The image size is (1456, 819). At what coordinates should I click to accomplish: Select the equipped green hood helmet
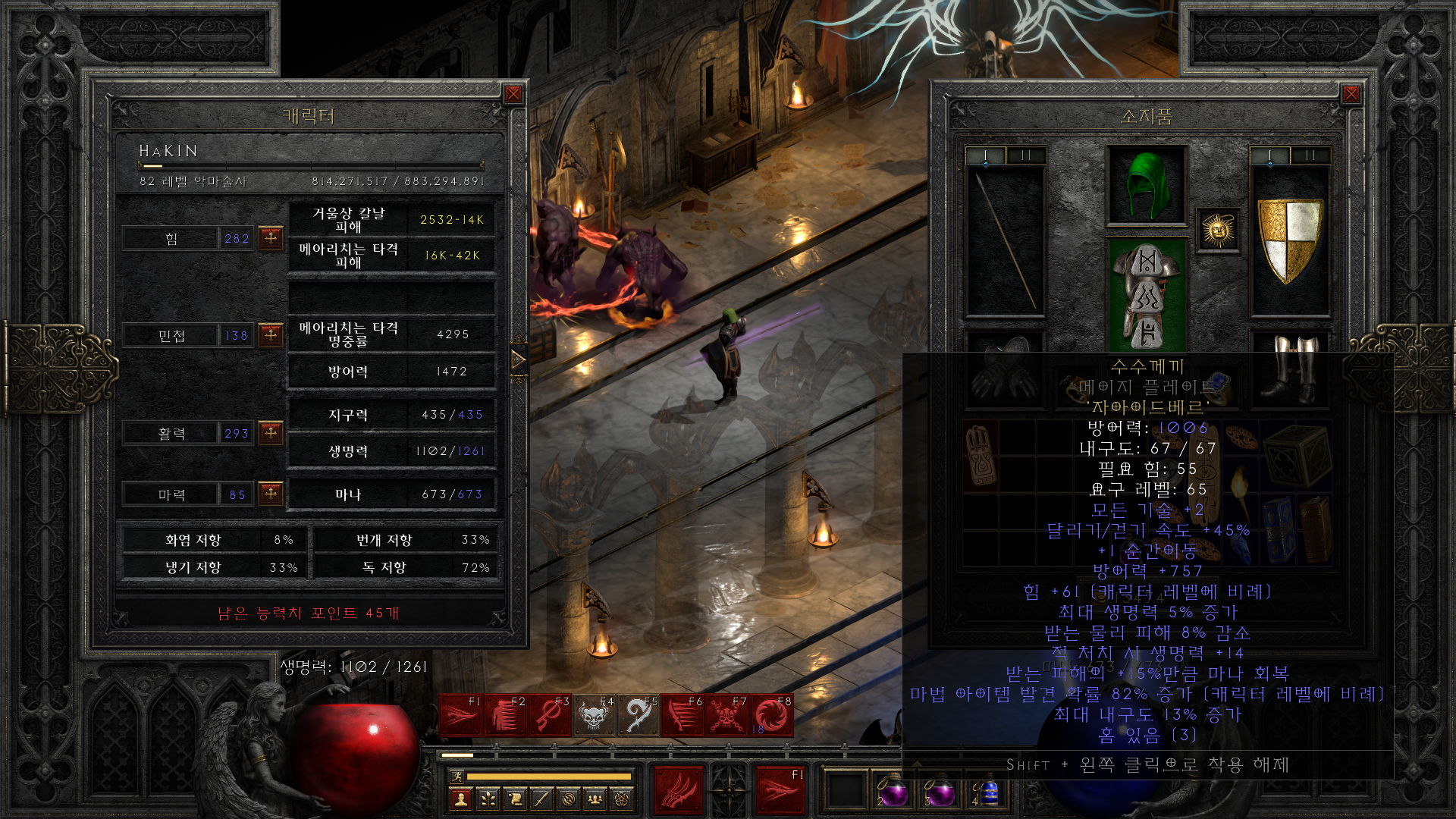tap(1146, 185)
